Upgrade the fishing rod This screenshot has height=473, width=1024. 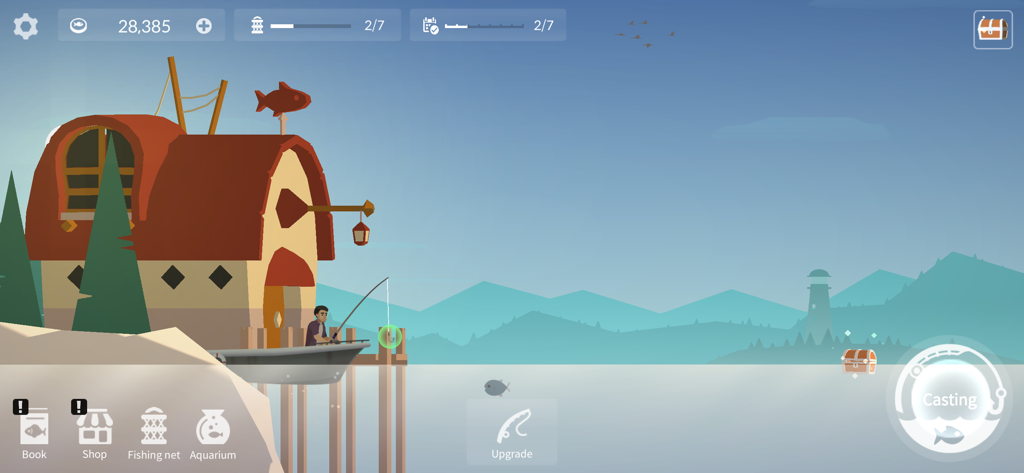[x=512, y=432]
